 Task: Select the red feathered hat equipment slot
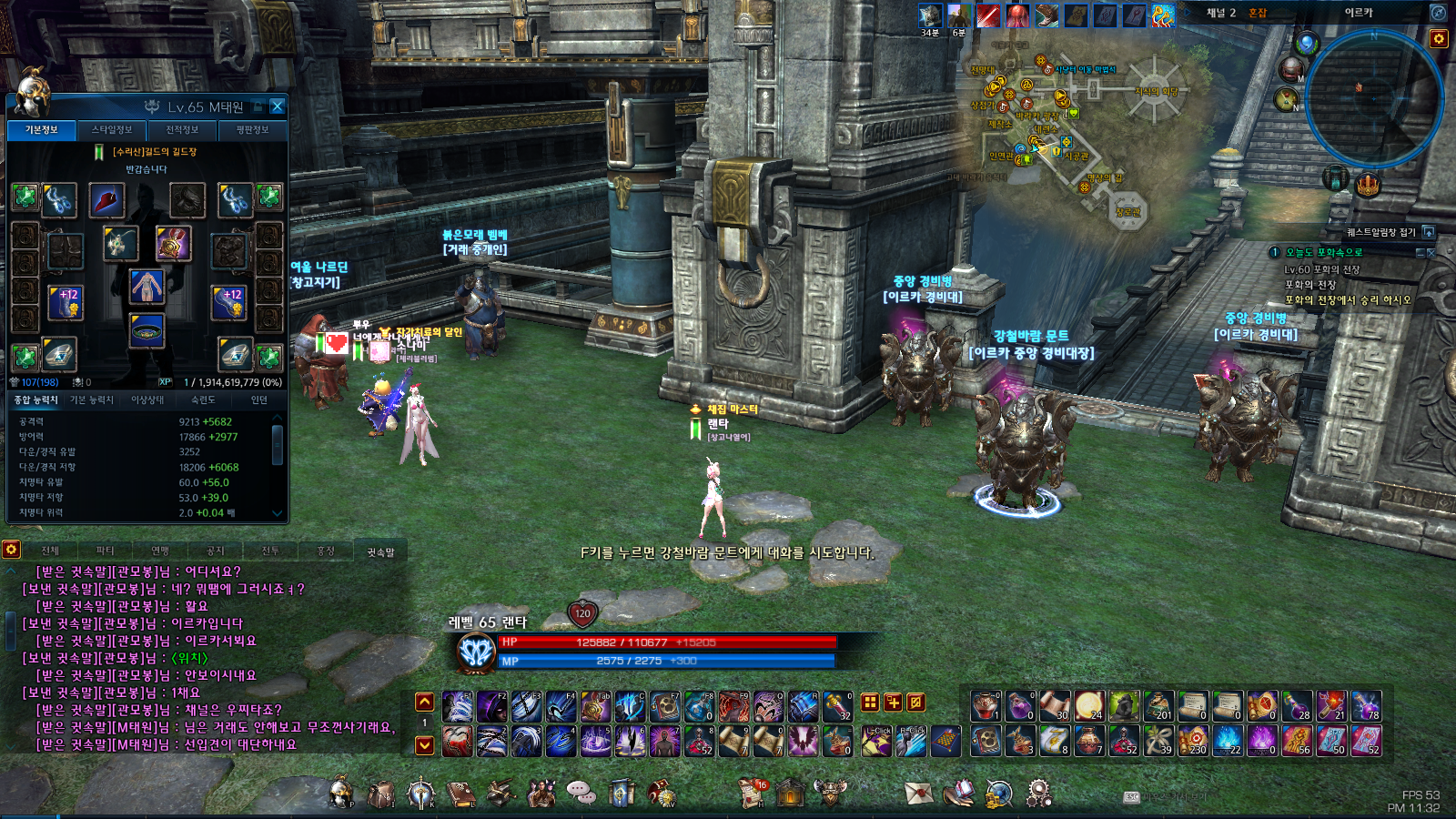click(x=106, y=200)
